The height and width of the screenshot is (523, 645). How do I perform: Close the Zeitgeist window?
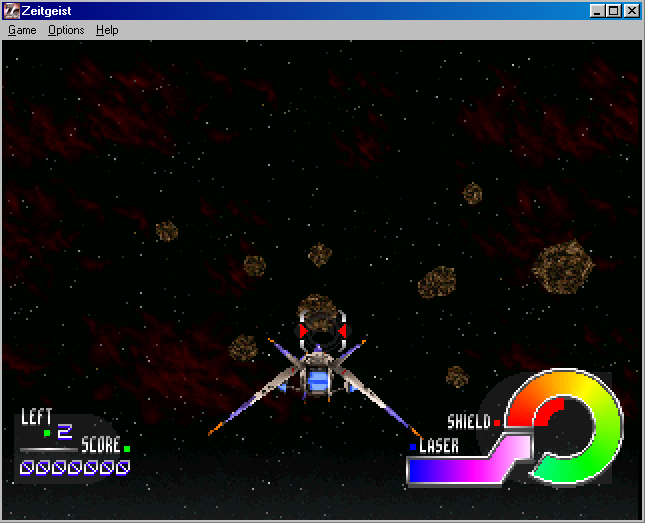(631, 11)
